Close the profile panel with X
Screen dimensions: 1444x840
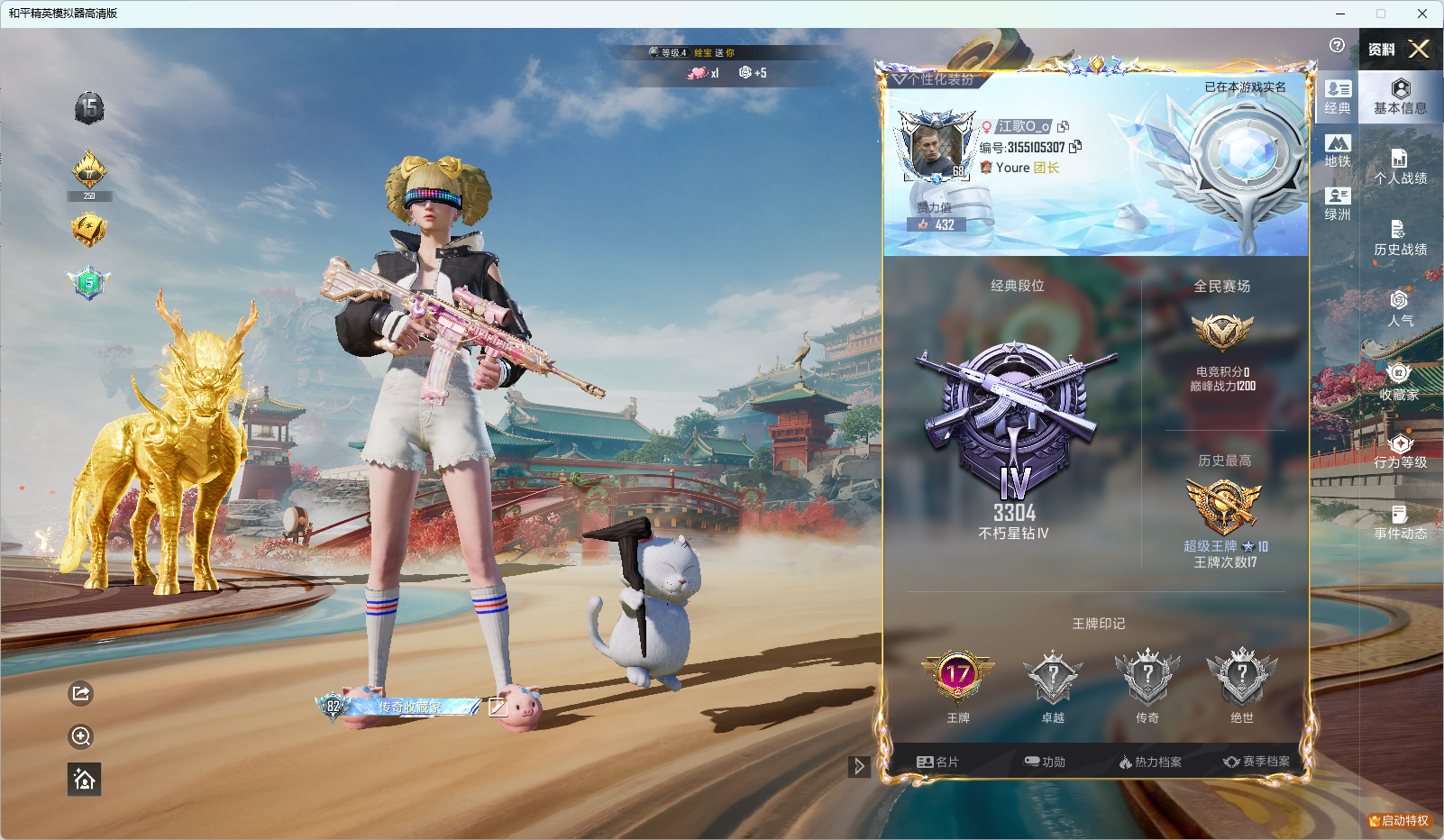1419,49
